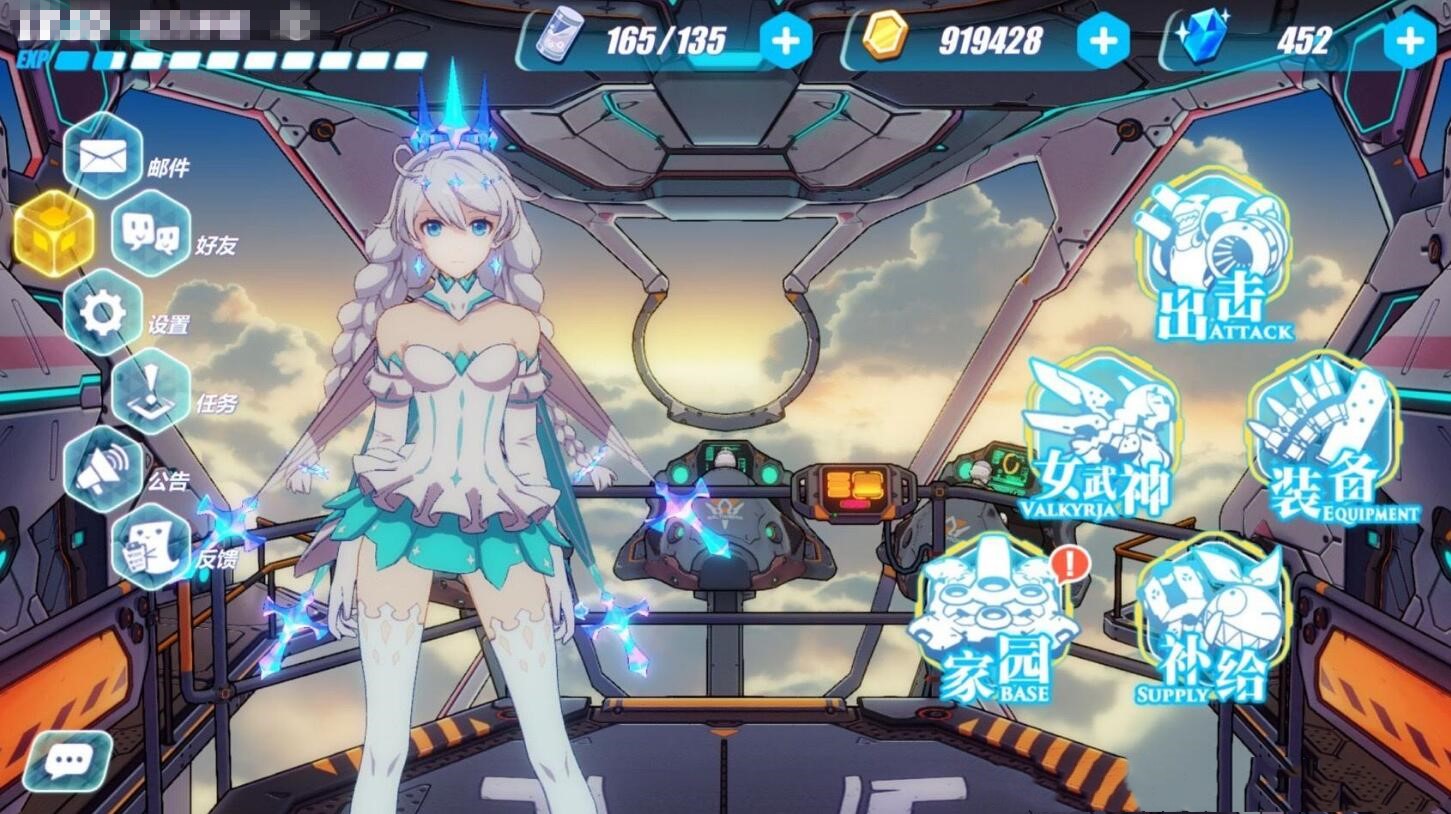
Task: Show the announcements (公告) megaphone
Action: (102, 470)
